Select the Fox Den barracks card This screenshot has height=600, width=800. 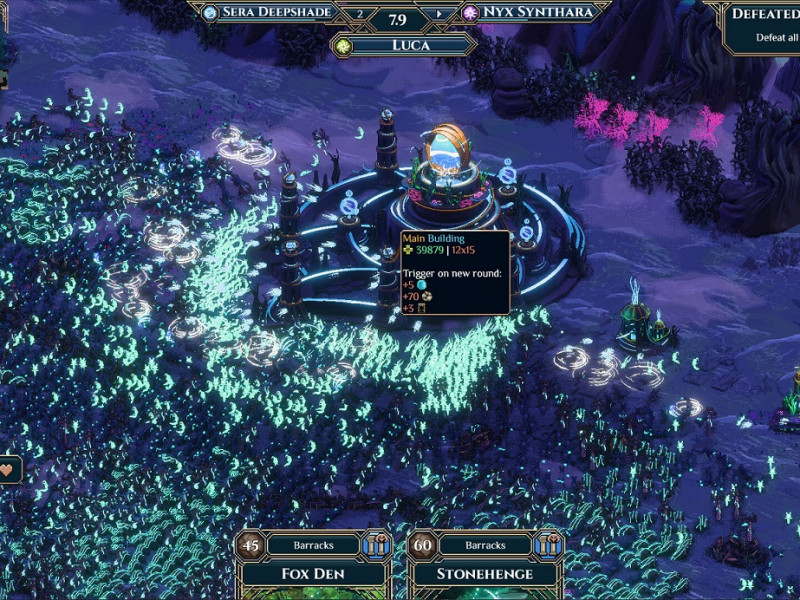click(313, 575)
